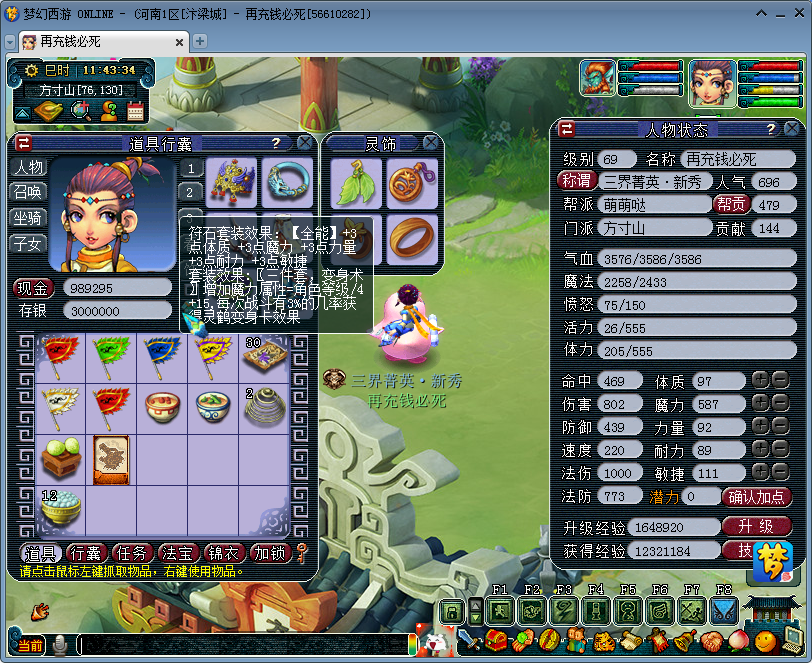Viewport: 812px width, 663px height.
Task: Open the 召唤 summon tab
Action: (28, 192)
